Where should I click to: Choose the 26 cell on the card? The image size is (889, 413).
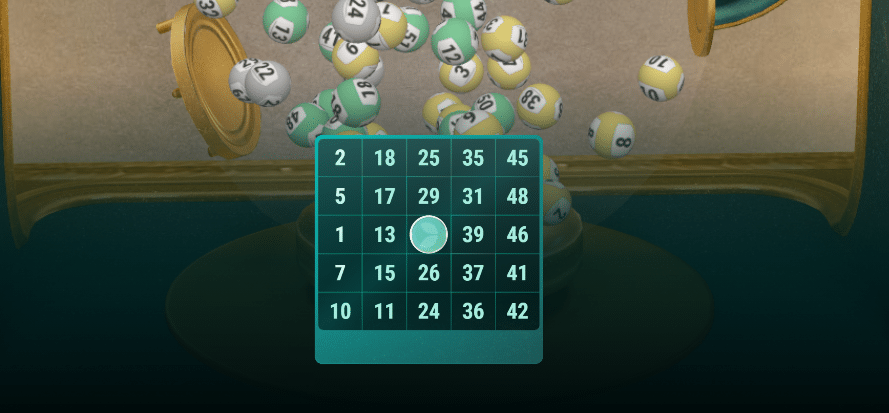(429, 273)
